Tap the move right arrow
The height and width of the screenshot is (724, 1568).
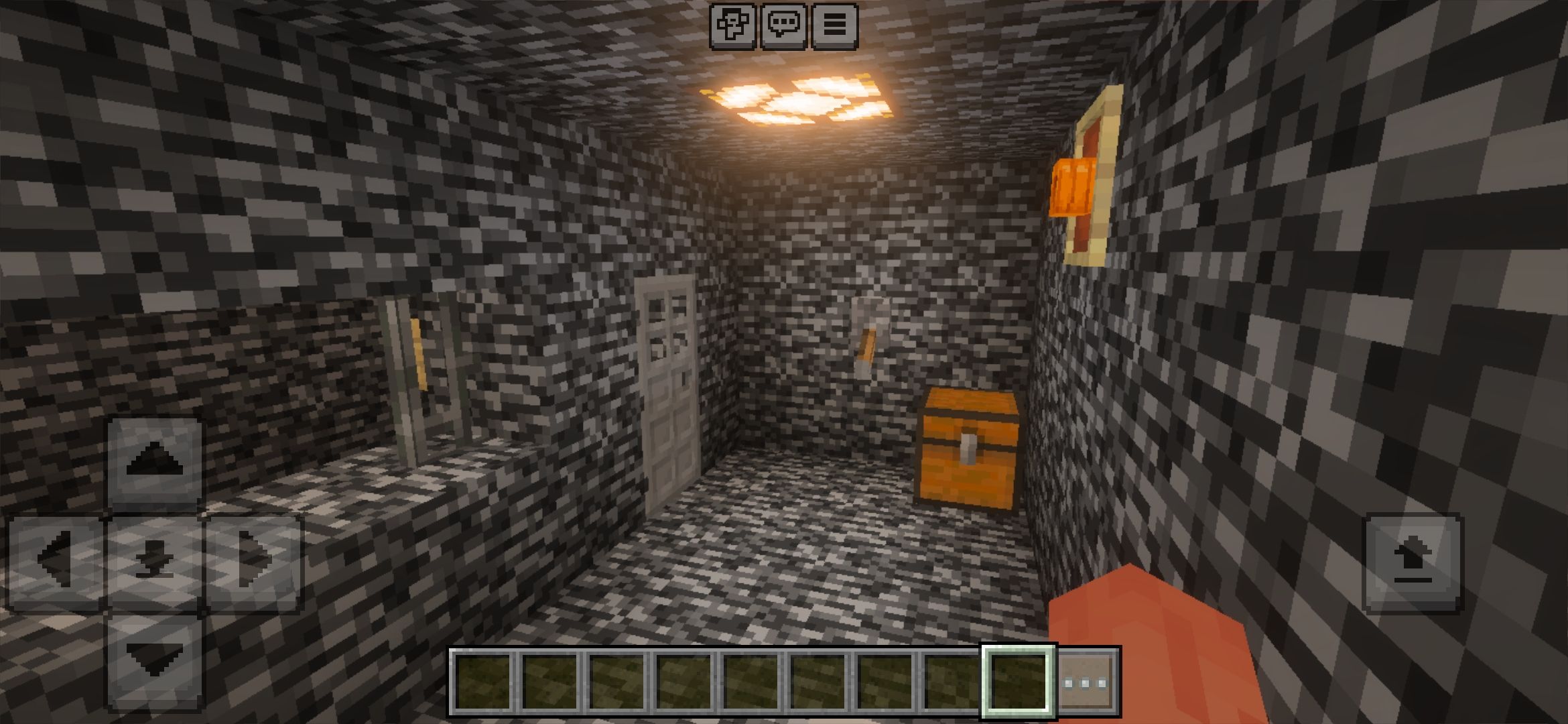click(x=254, y=561)
